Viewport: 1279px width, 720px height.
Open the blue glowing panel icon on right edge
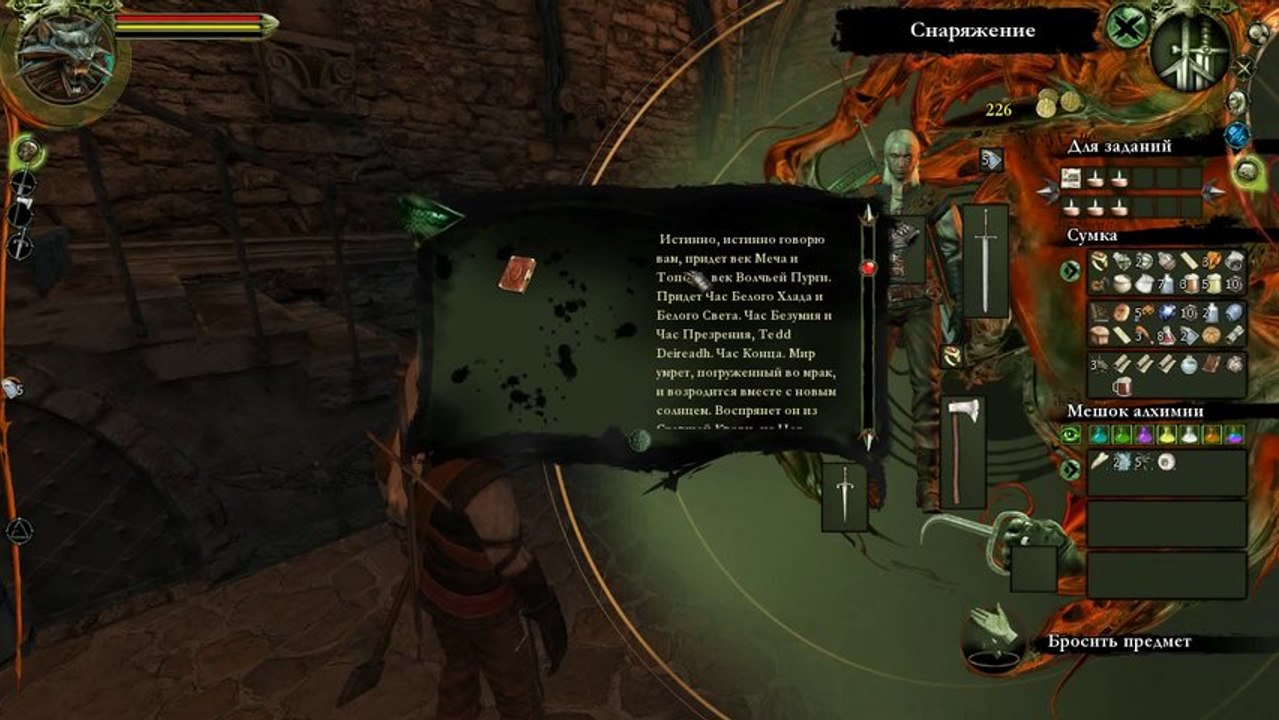pos(1238,134)
